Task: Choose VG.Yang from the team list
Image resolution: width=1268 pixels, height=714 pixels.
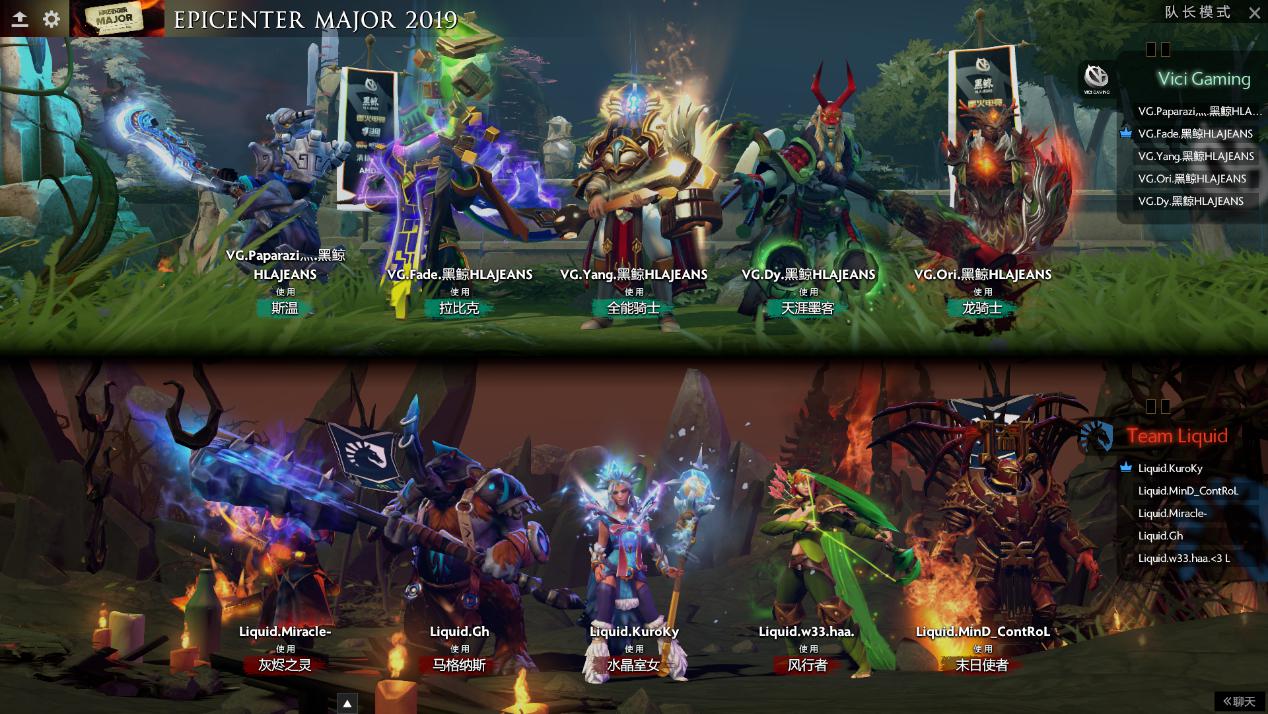Action: 1195,156
